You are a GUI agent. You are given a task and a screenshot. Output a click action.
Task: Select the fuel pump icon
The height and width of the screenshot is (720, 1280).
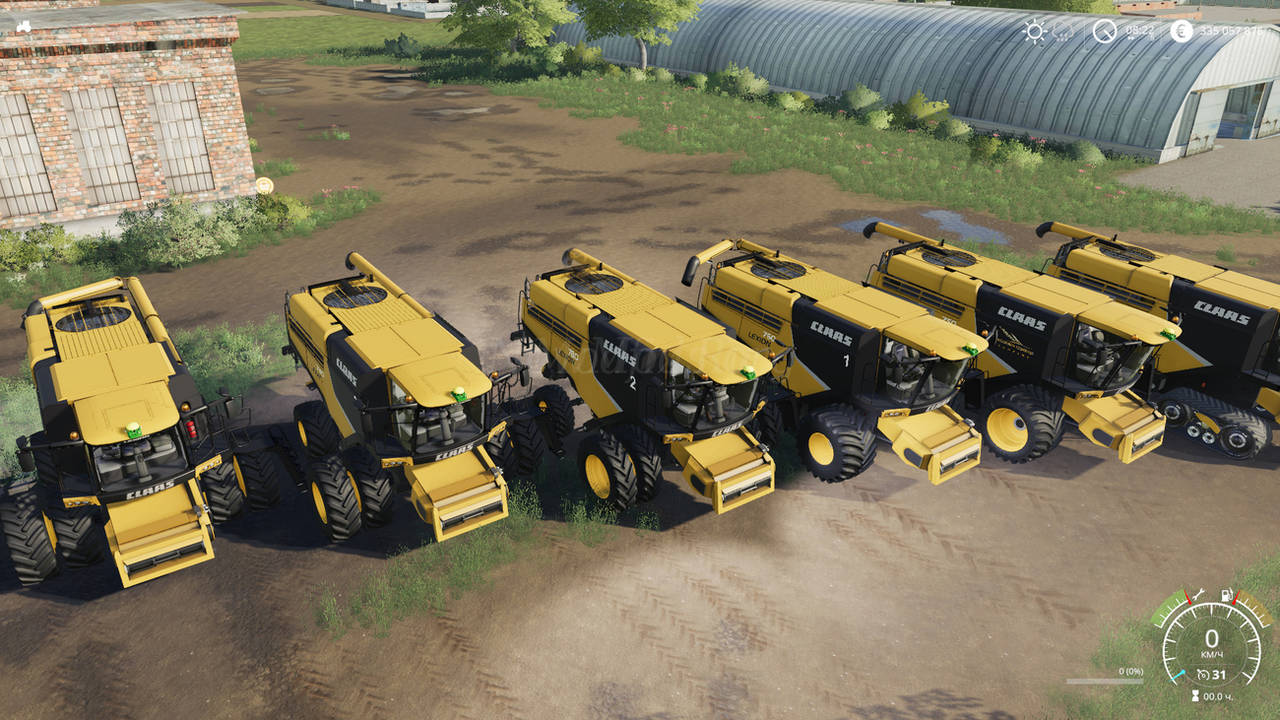coord(1227,594)
